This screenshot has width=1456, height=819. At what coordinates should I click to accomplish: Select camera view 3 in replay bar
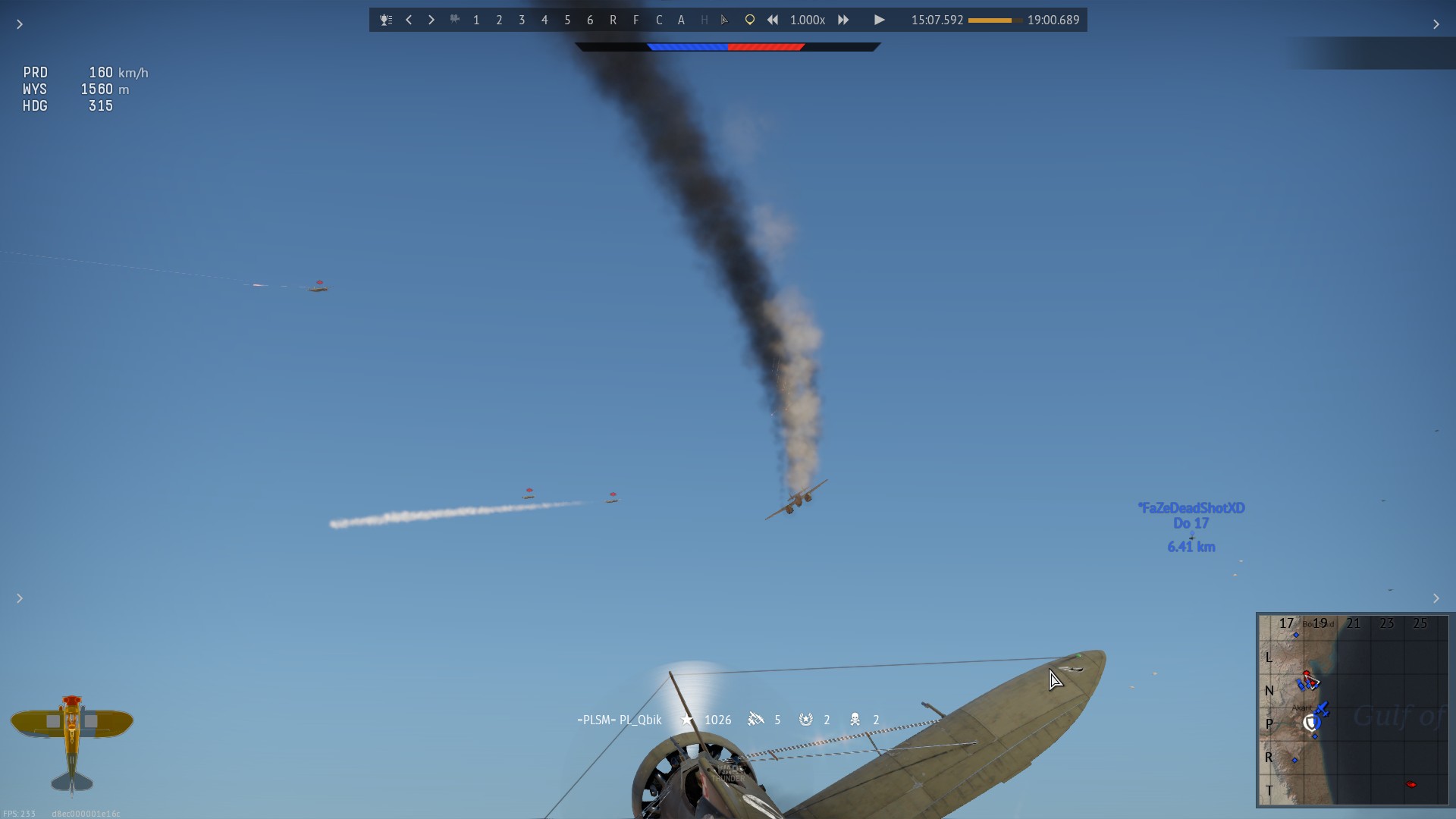[x=522, y=20]
